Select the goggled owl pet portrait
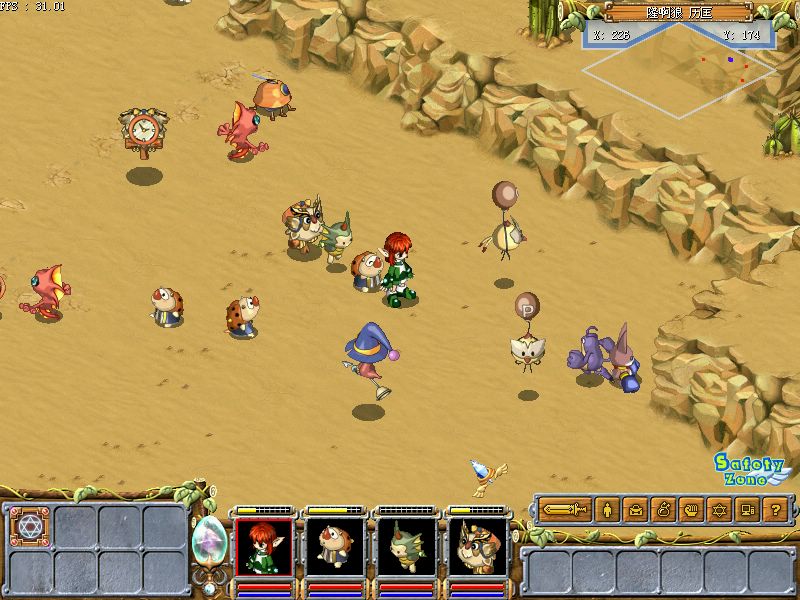This screenshot has height=600, width=800. (x=475, y=546)
